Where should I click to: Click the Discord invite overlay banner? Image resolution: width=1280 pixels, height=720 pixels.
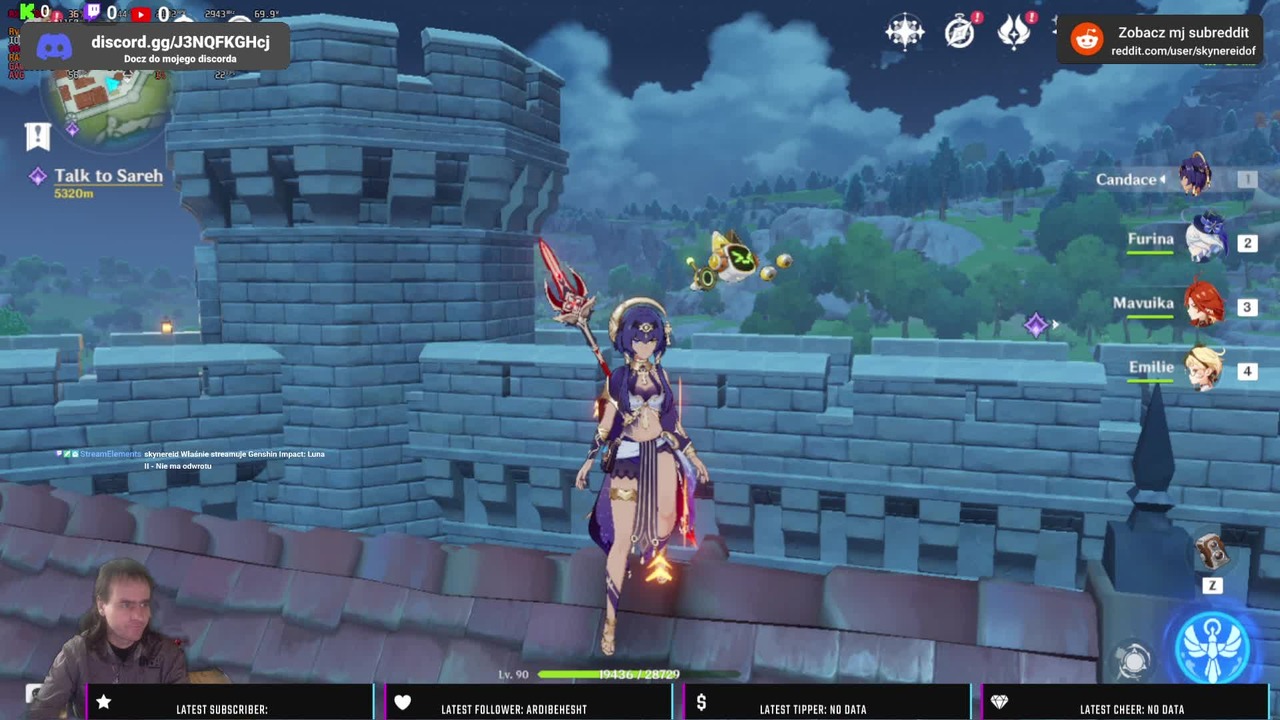(x=155, y=47)
